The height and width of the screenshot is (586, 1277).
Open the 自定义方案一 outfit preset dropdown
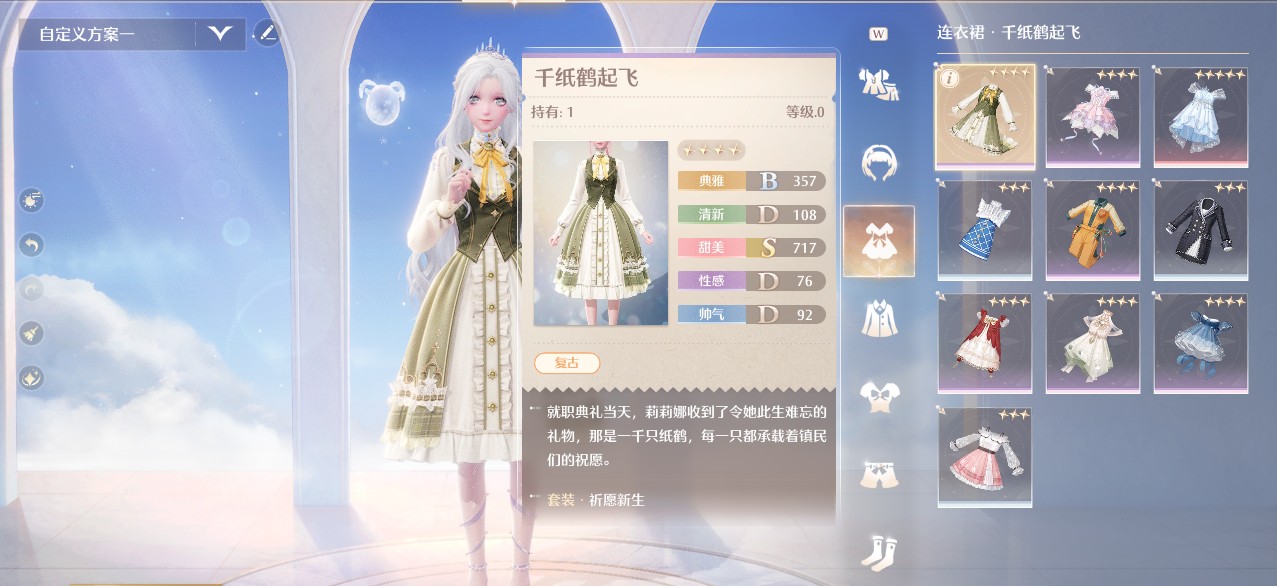pyautogui.click(x=220, y=34)
